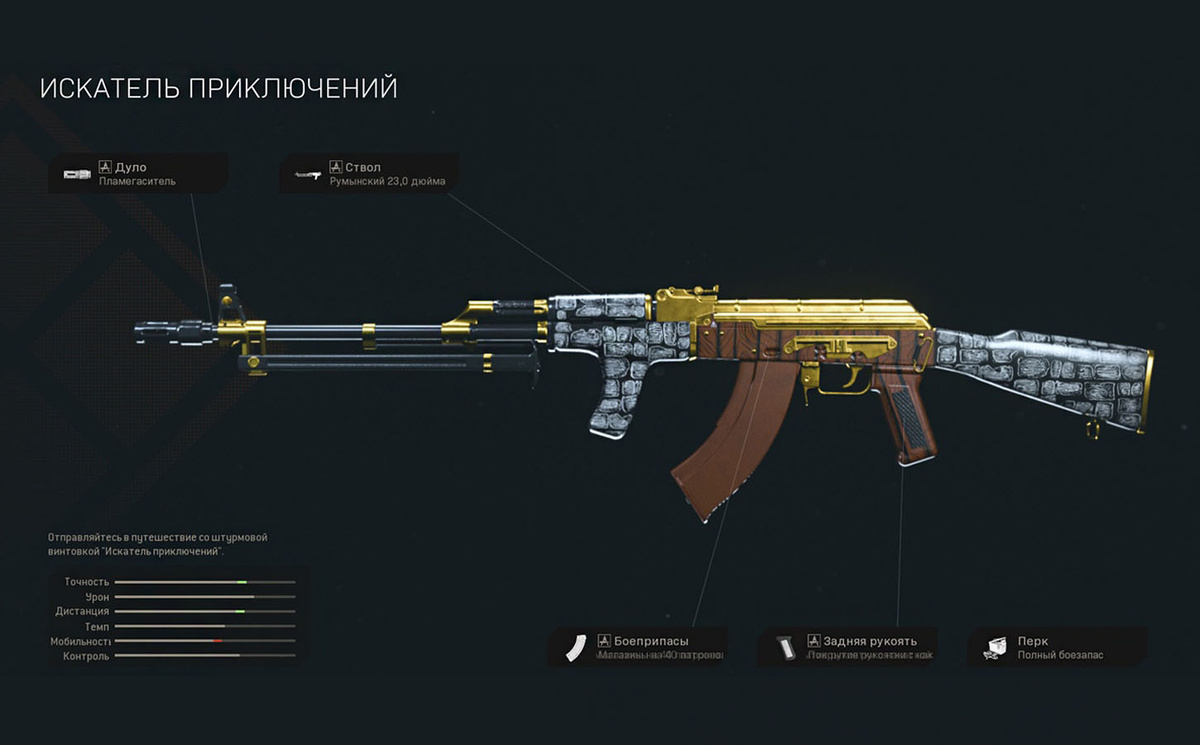Choose the Боеприпасы ammunition attachment slot
The width and height of the screenshot is (1200, 745).
point(638,647)
